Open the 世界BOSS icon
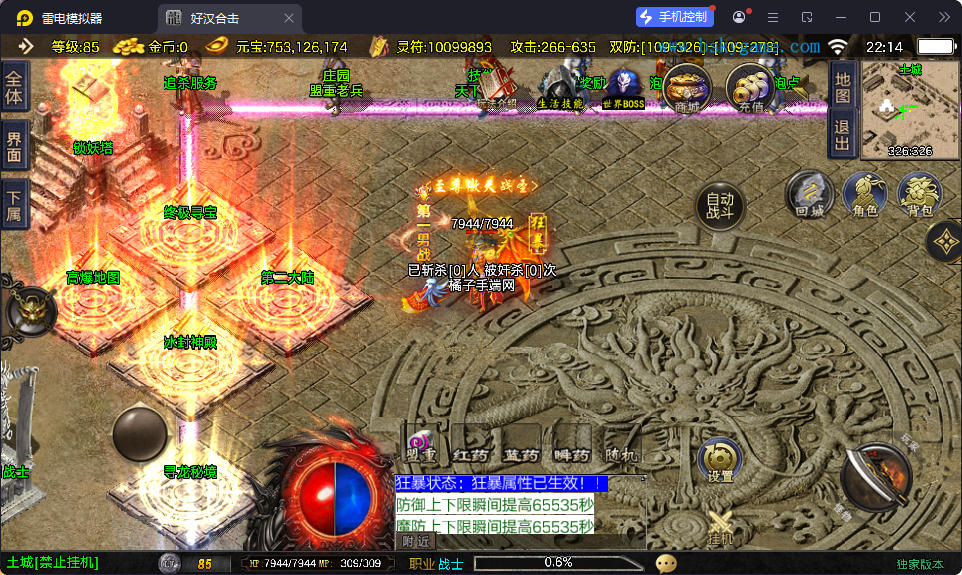This screenshot has height=575, width=962. pyautogui.click(x=625, y=90)
